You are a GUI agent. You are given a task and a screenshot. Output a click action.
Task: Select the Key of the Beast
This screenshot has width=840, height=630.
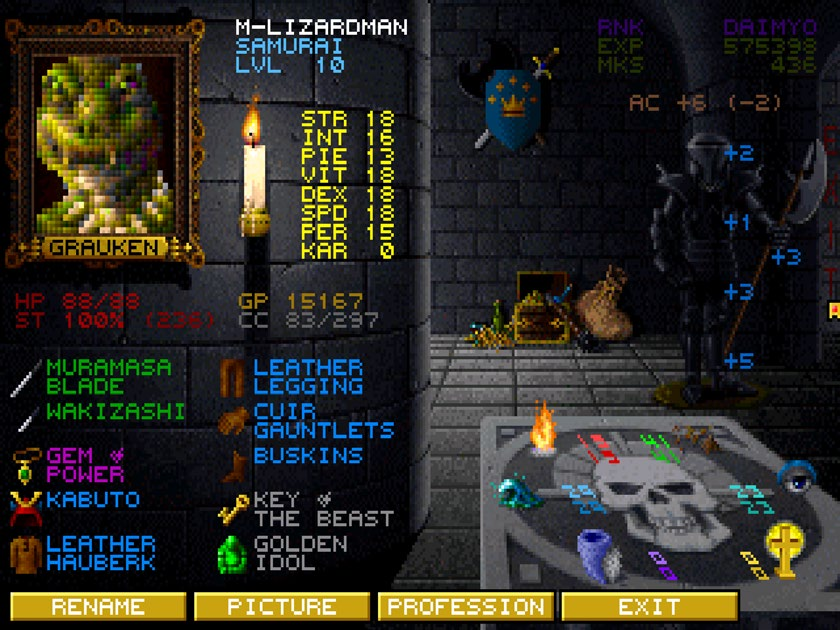(322, 508)
